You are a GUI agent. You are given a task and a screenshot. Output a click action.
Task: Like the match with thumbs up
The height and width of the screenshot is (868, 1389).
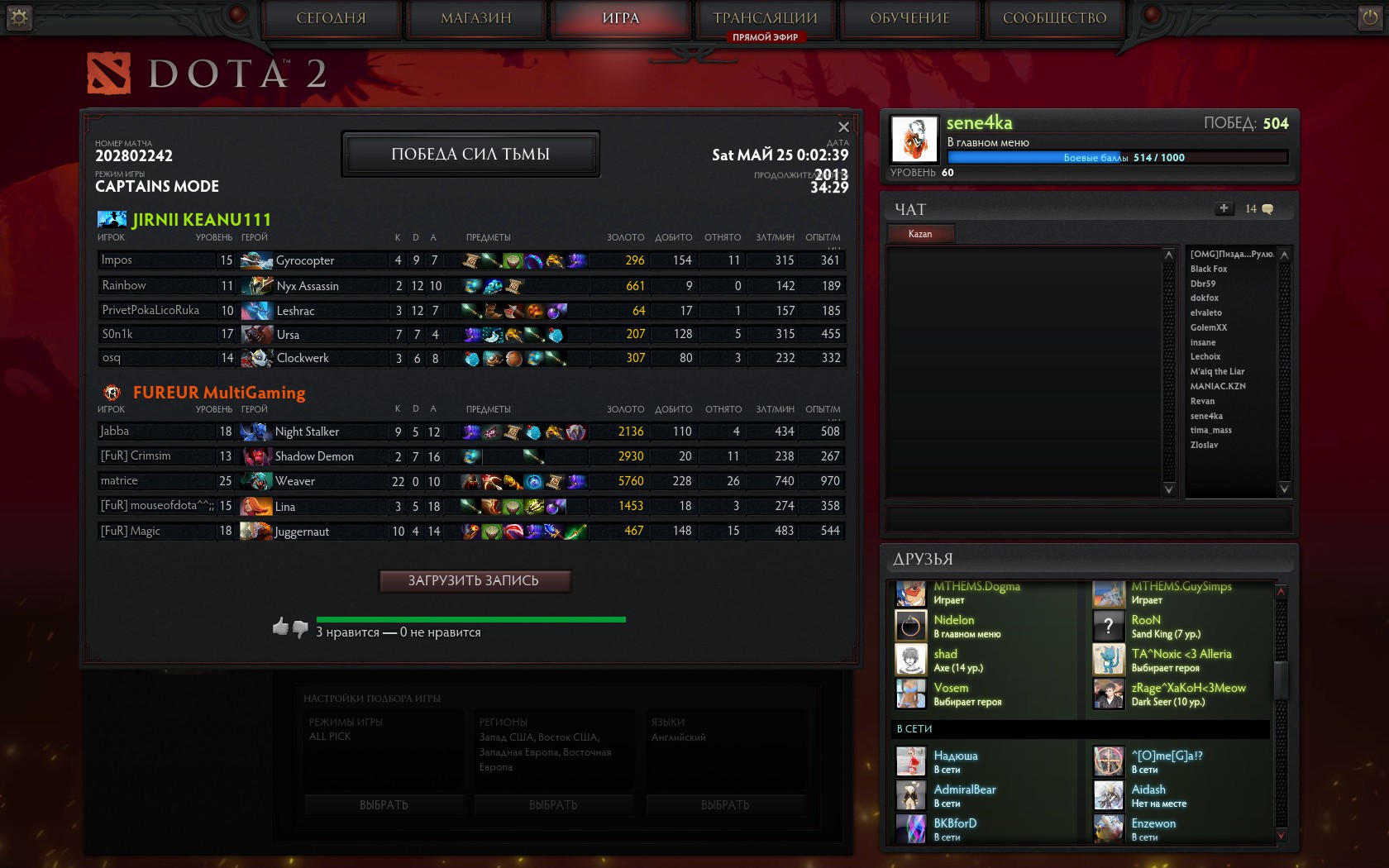(x=280, y=626)
